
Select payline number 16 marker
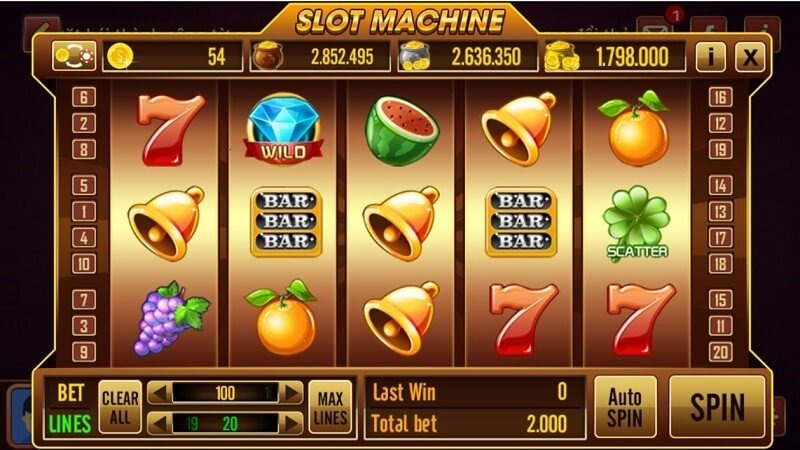(x=719, y=98)
